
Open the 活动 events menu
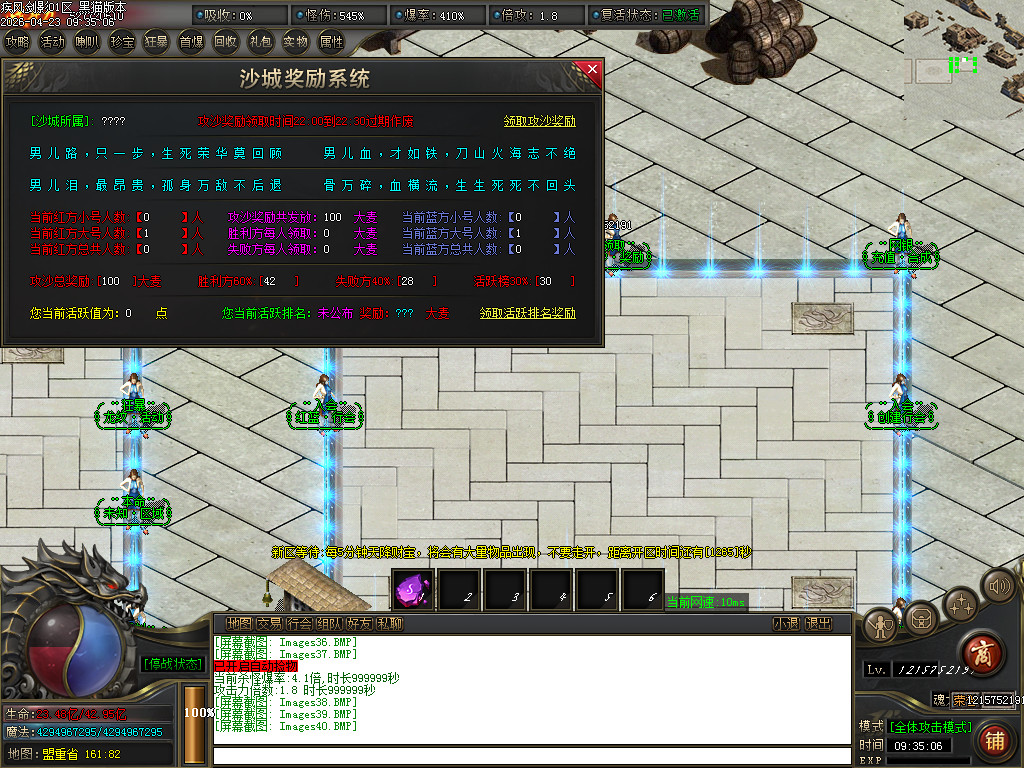pos(52,42)
